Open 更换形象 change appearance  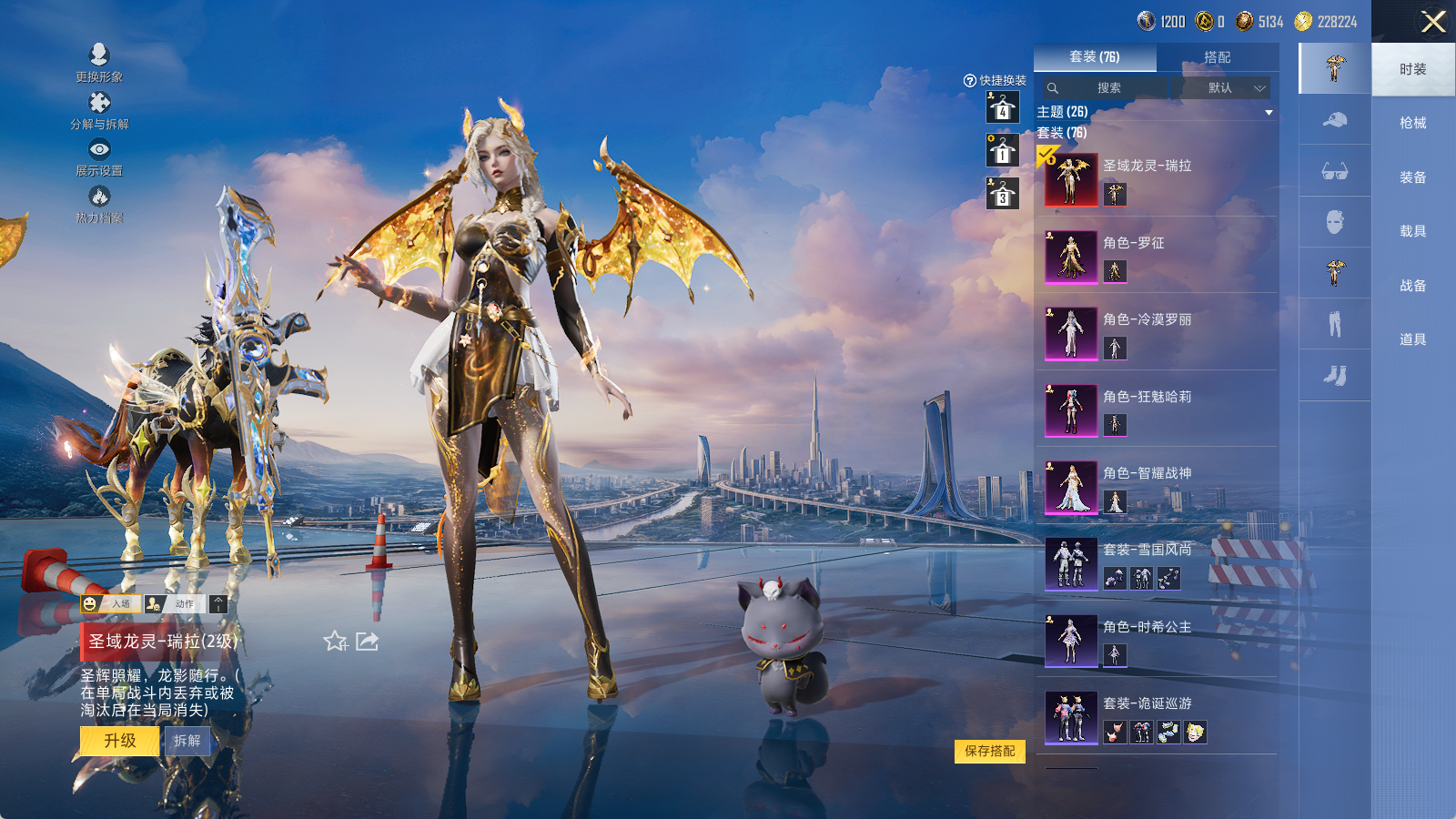(x=99, y=62)
